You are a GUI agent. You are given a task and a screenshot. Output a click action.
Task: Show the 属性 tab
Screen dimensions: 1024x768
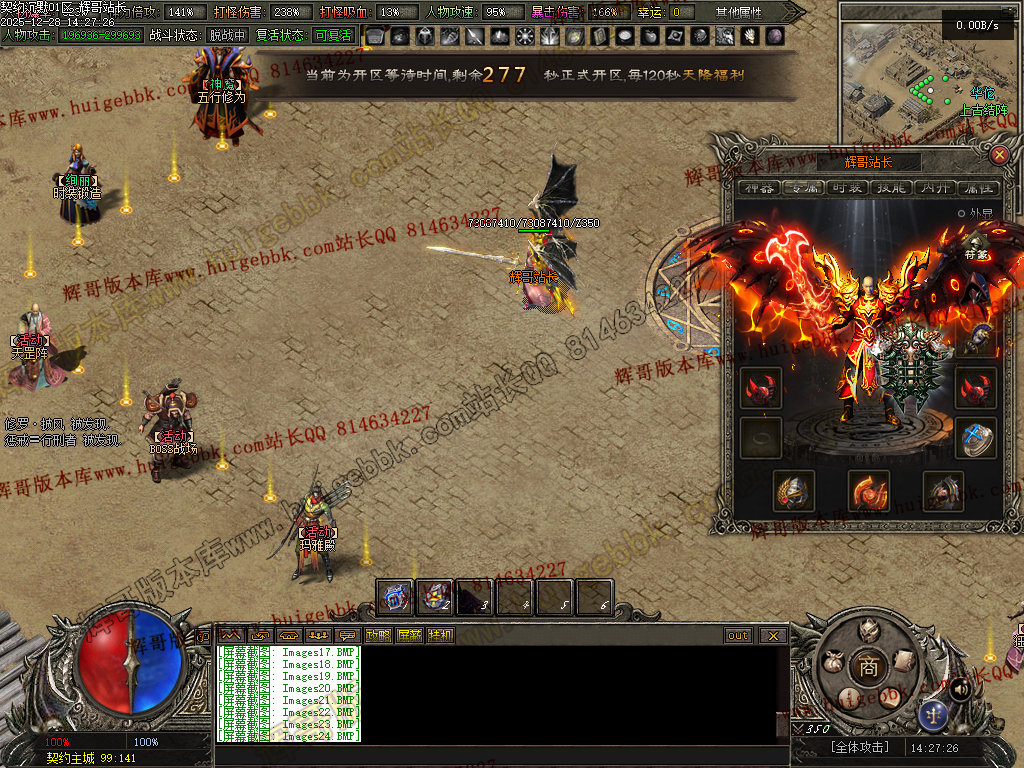pos(978,188)
